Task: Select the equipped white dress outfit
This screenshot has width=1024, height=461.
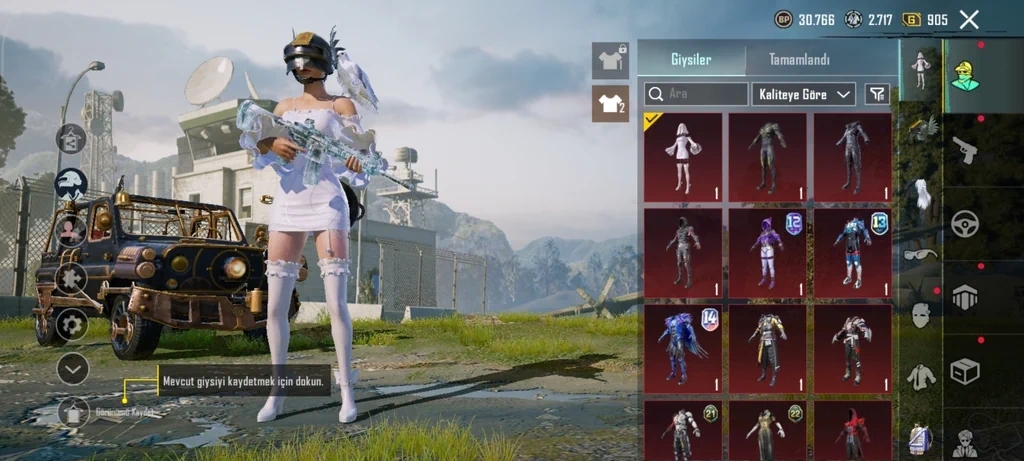Action: (x=683, y=157)
